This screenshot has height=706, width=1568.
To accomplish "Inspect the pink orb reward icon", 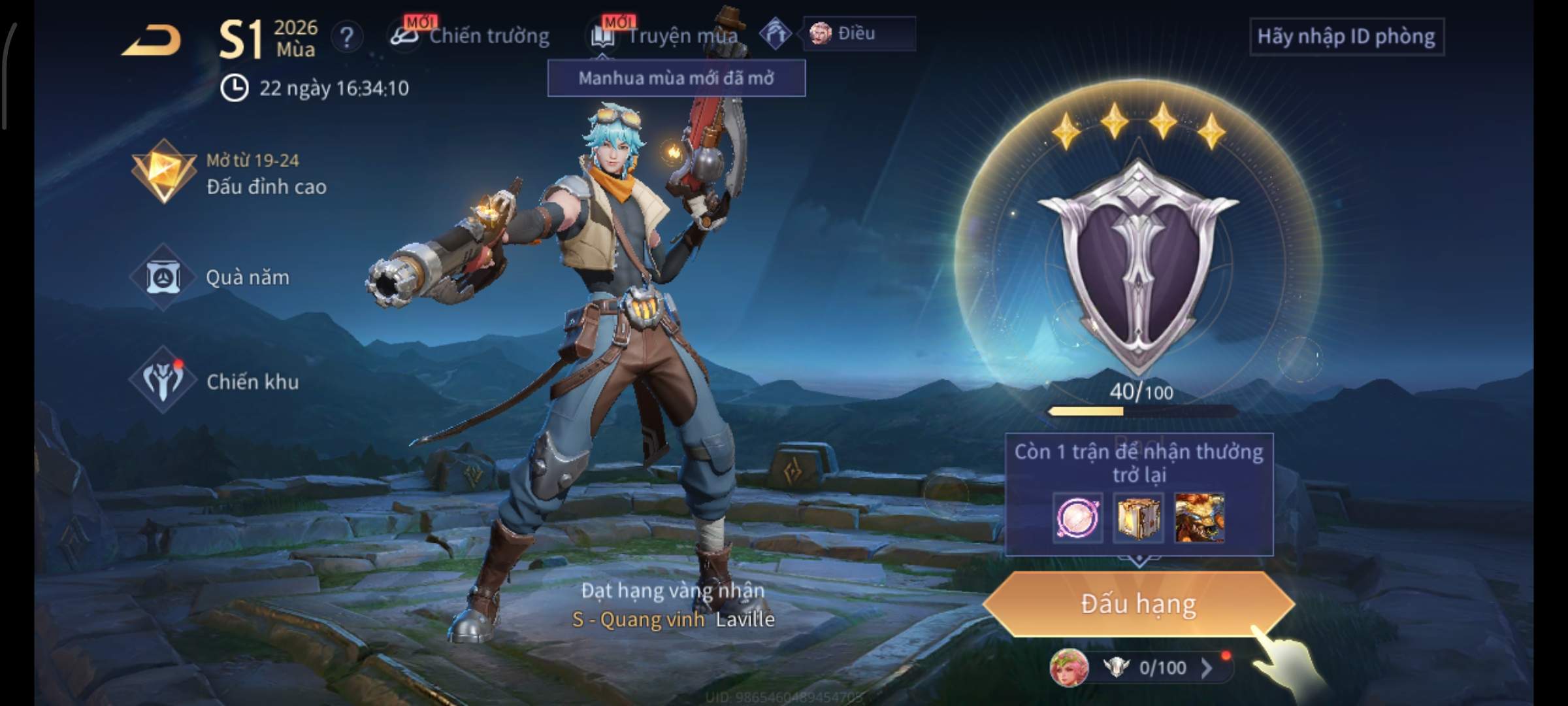I will point(1077,518).
